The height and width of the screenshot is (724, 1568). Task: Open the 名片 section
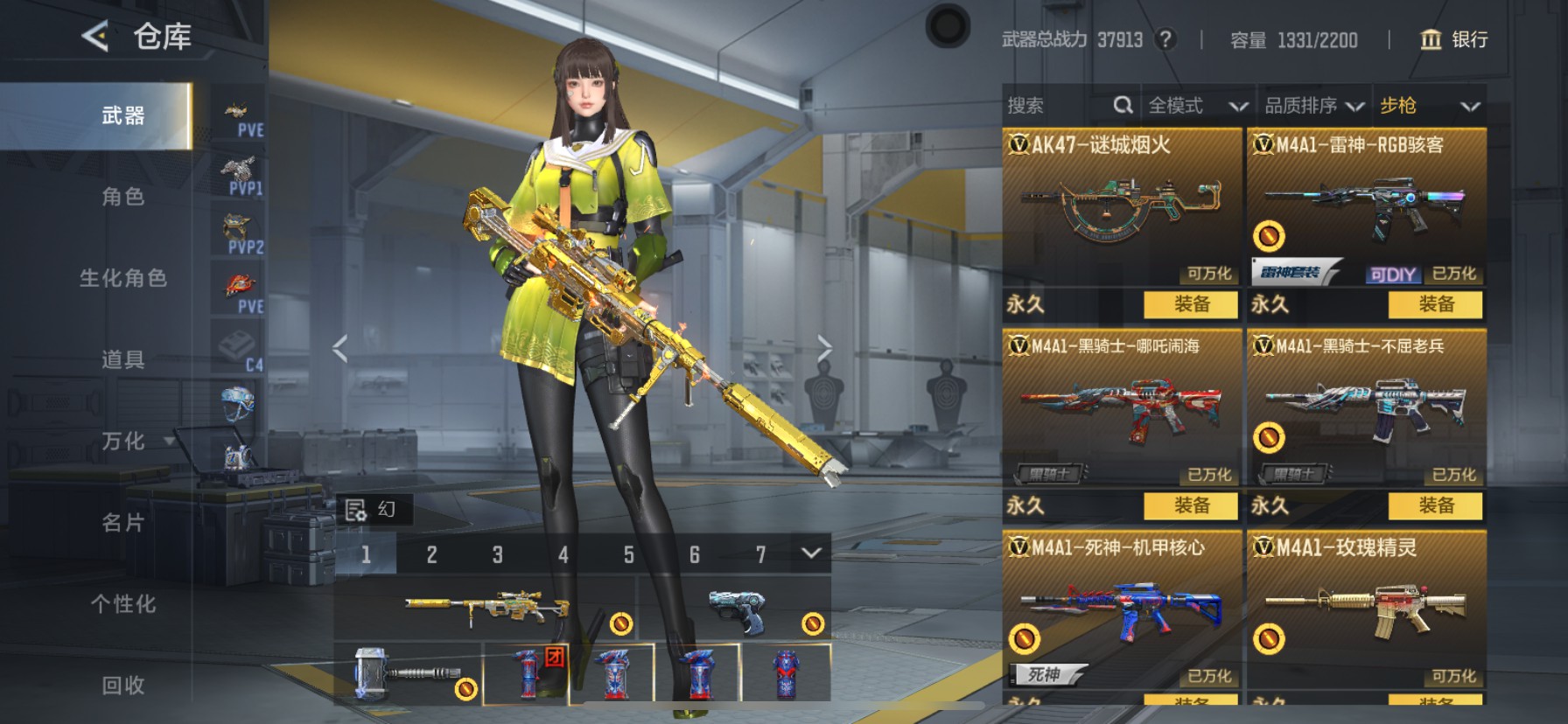pyautogui.click(x=122, y=523)
